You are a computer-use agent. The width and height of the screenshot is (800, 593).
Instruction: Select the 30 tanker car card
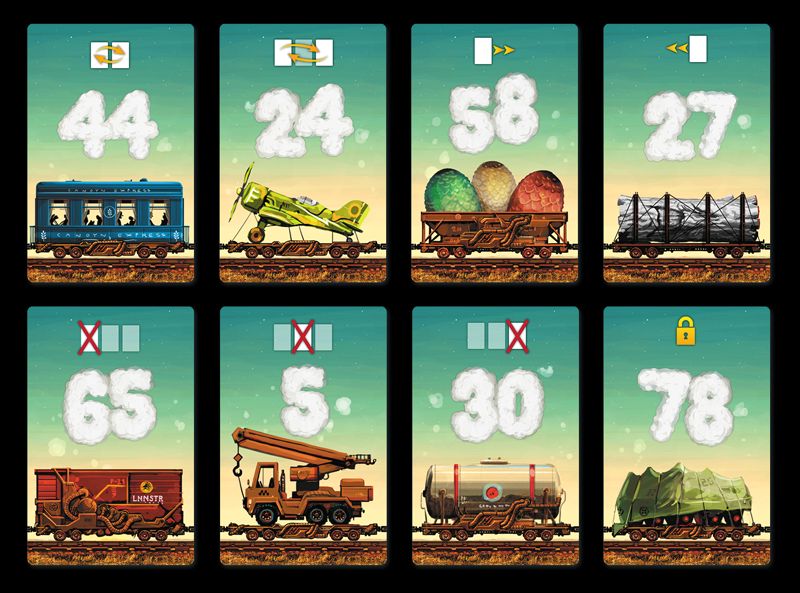(x=494, y=437)
